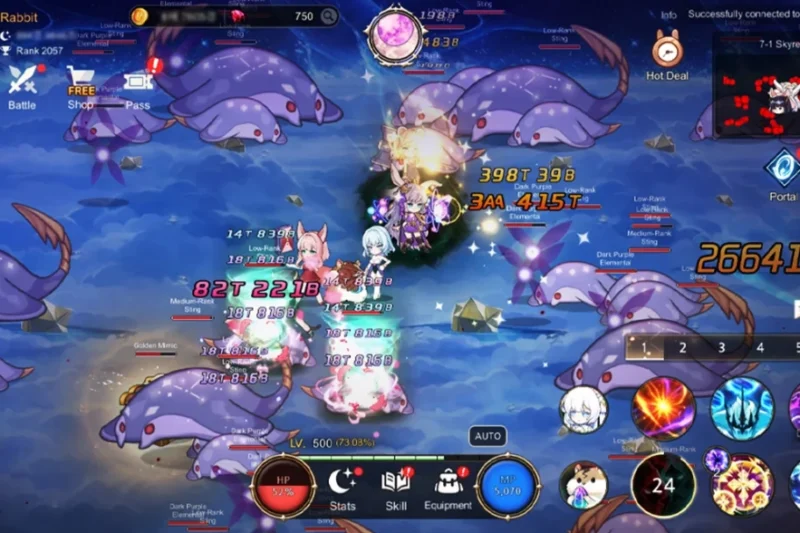Switch to skill preset 1
Image resolution: width=800 pixels, height=533 pixels.
click(646, 348)
